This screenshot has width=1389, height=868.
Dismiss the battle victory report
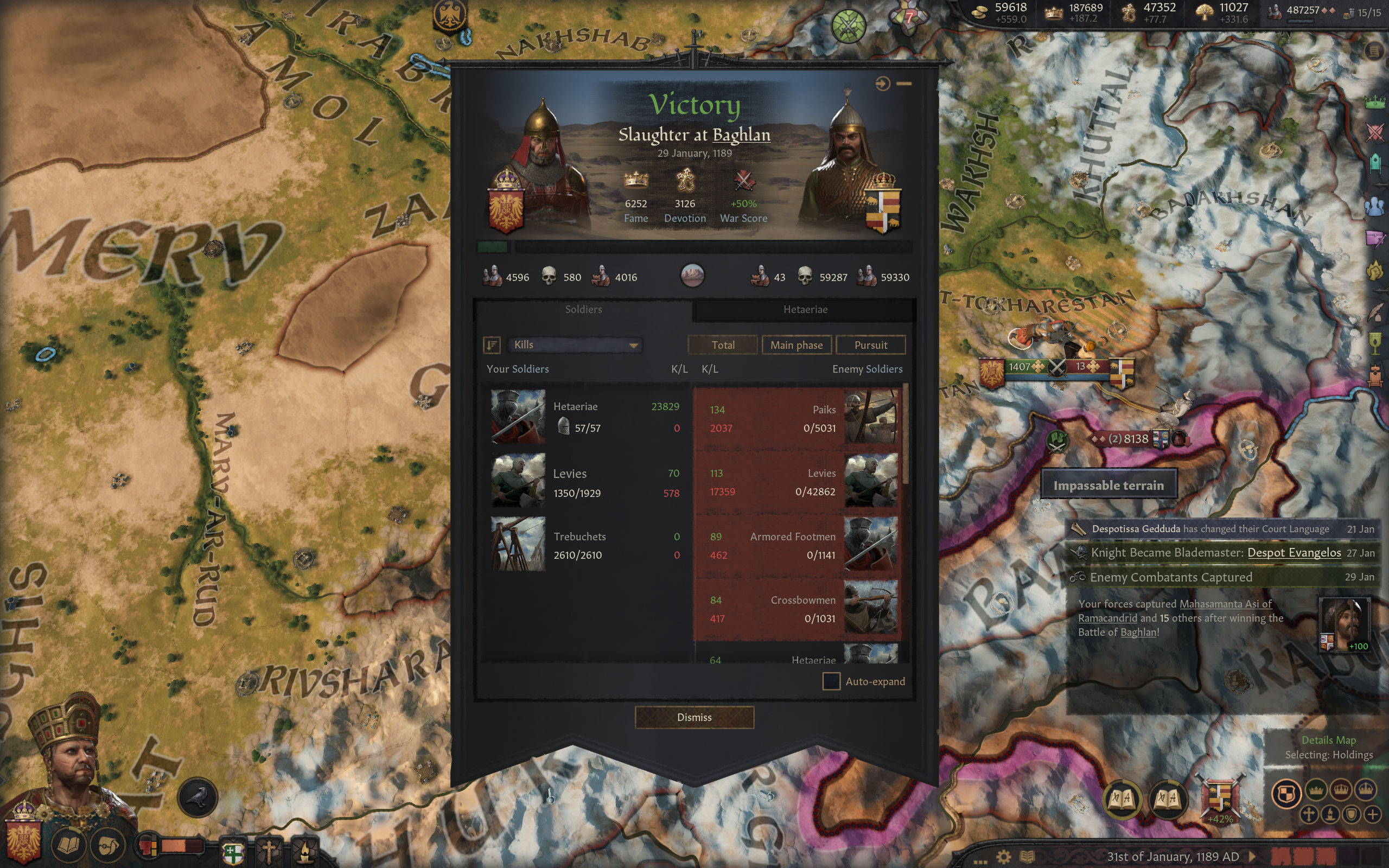[x=694, y=717]
